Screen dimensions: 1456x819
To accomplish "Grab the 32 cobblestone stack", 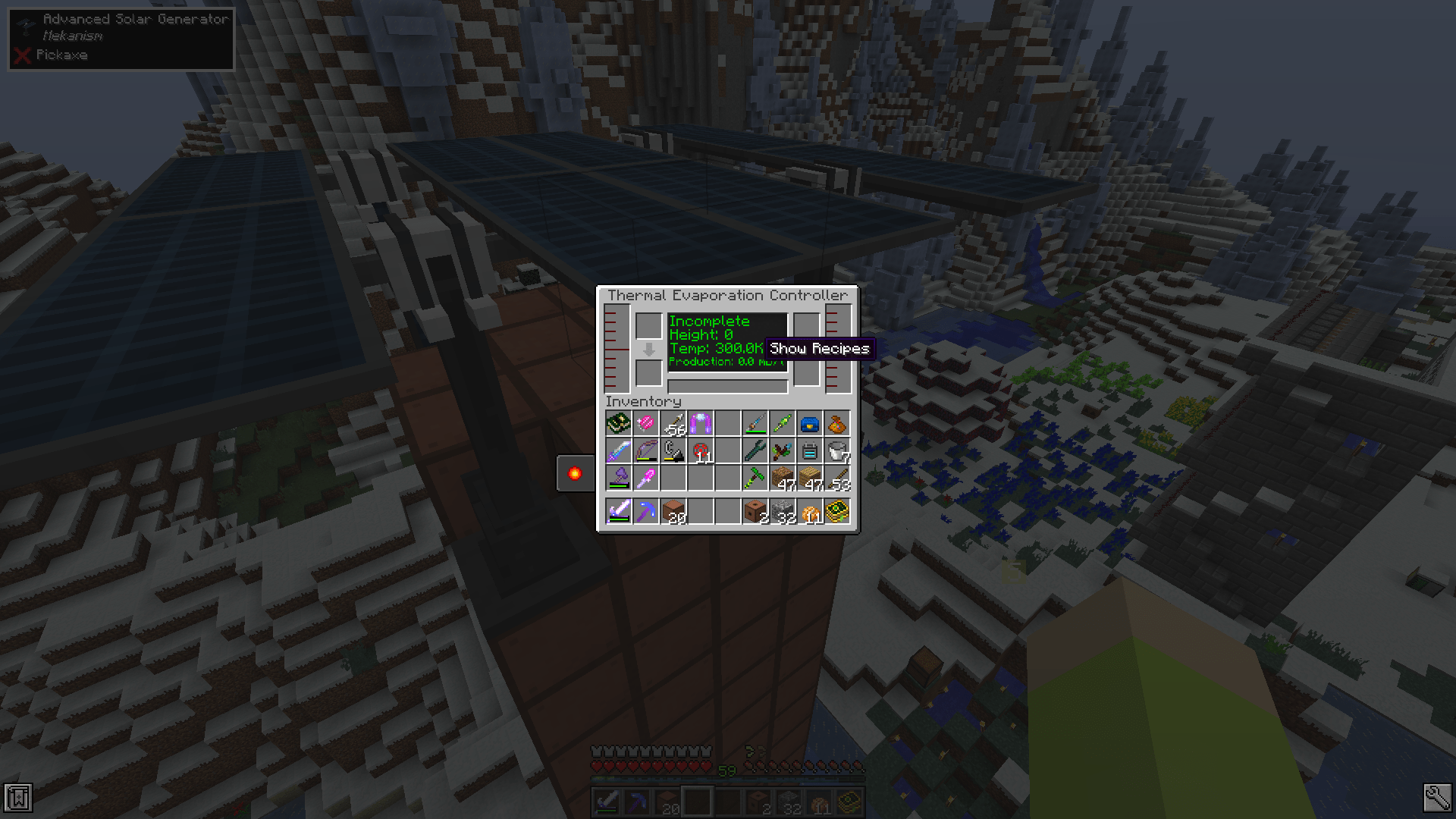I will (x=783, y=512).
